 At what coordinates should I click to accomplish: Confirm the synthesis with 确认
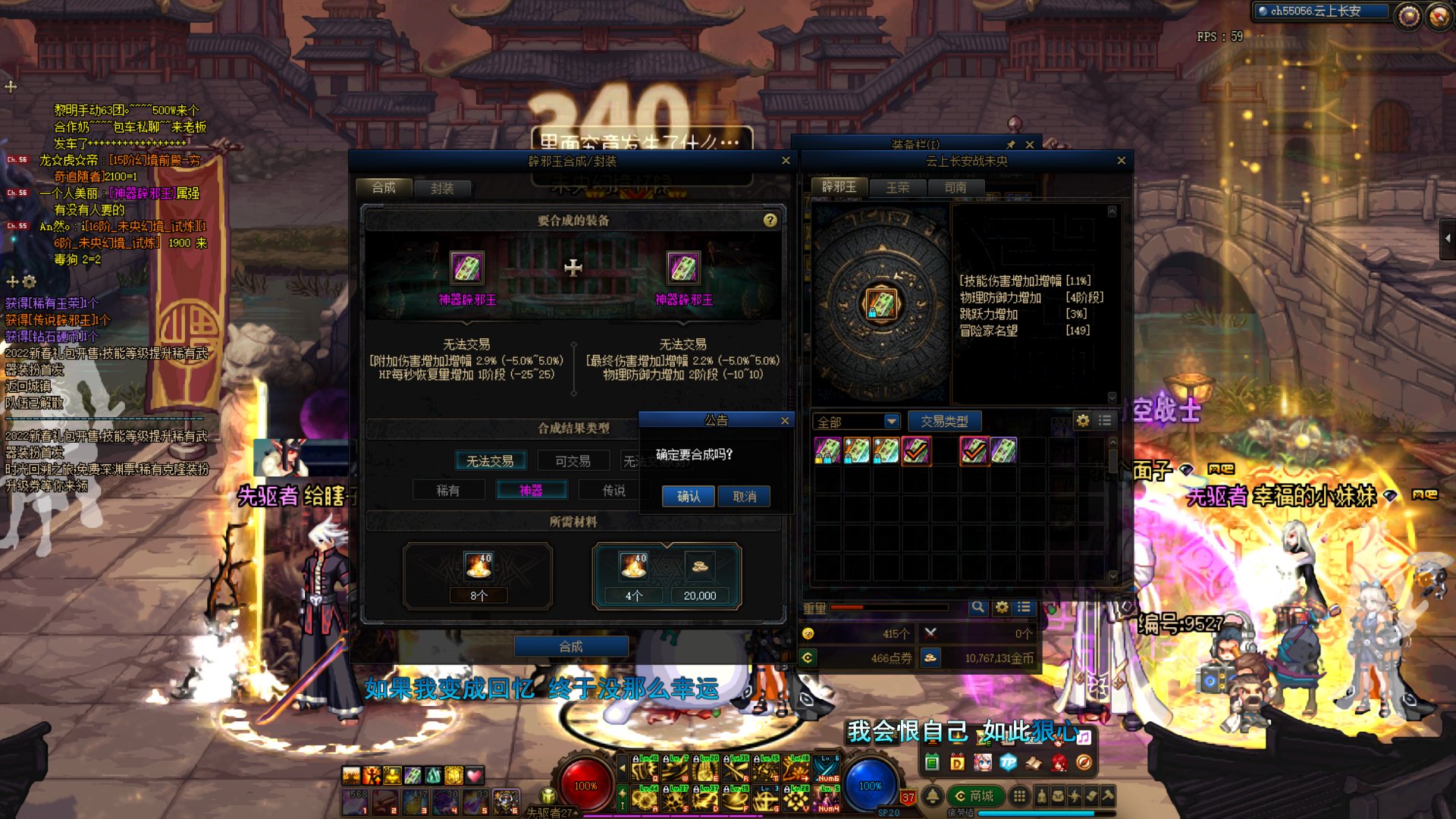(688, 497)
